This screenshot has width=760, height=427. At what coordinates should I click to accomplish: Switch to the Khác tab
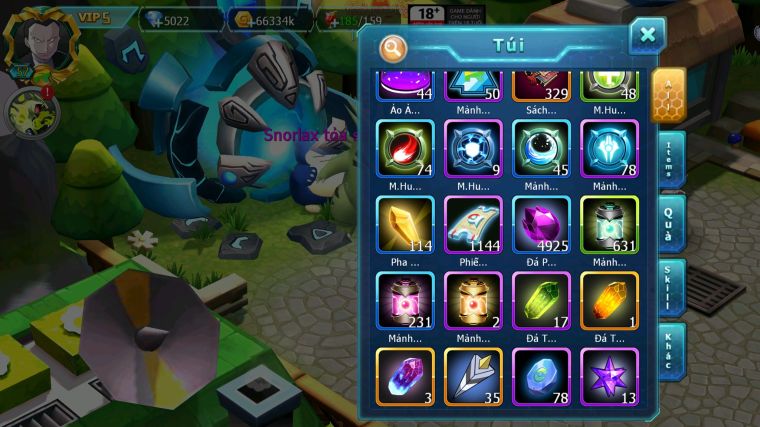pos(670,350)
